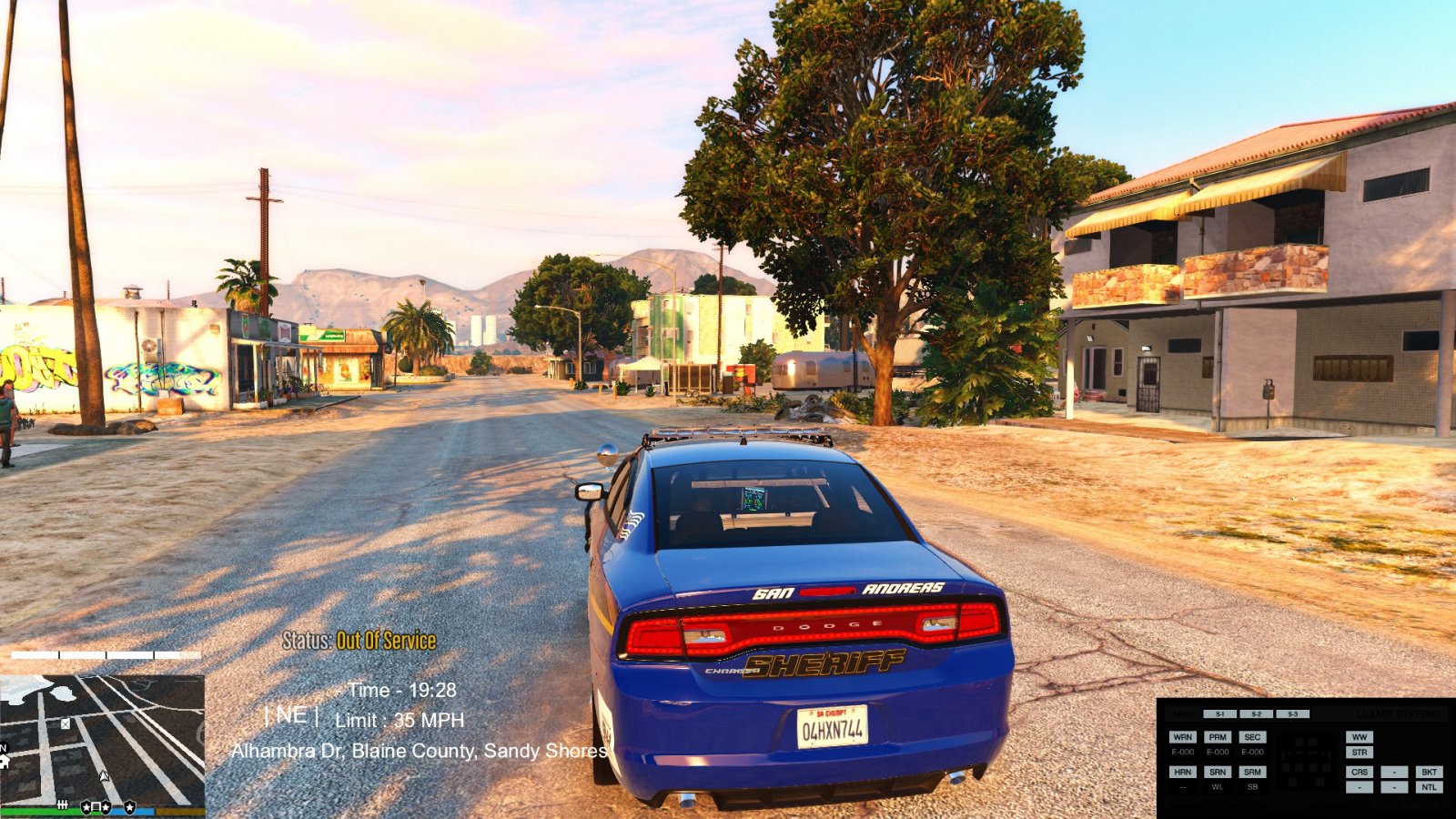Toggle the BKT button
The image size is (1456, 819).
click(1429, 772)
